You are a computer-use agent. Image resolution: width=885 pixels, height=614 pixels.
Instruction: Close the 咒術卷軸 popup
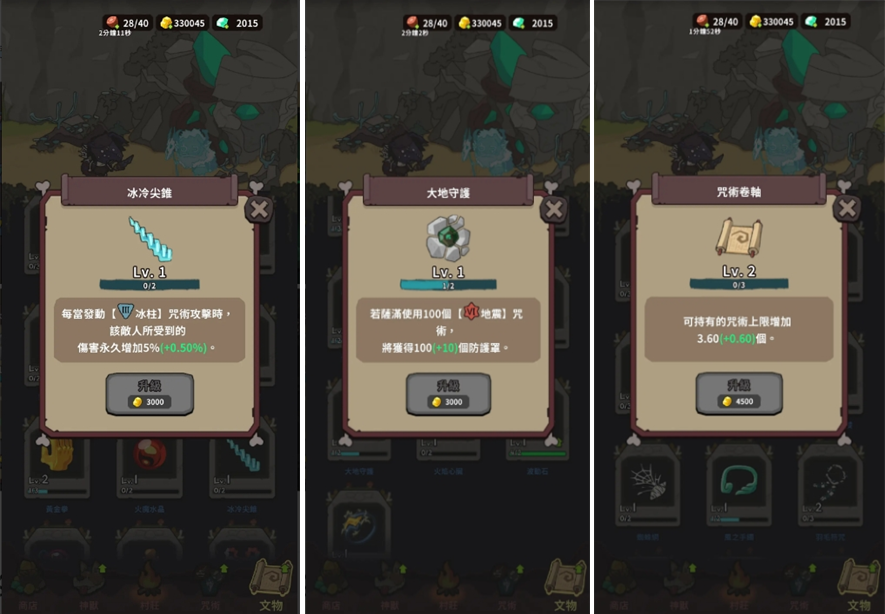[x=847, y=208]
